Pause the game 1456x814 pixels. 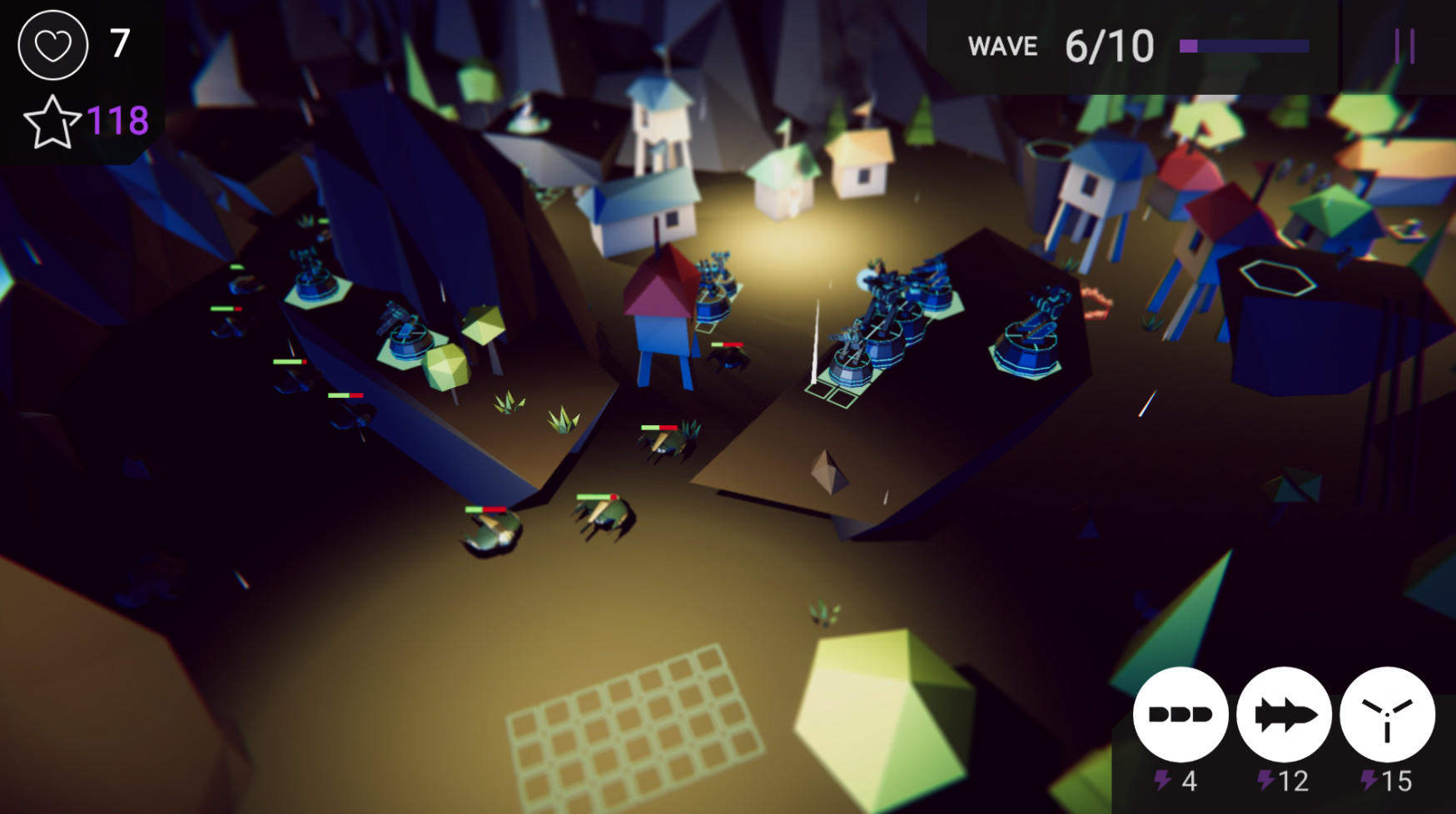[1405, 45]
